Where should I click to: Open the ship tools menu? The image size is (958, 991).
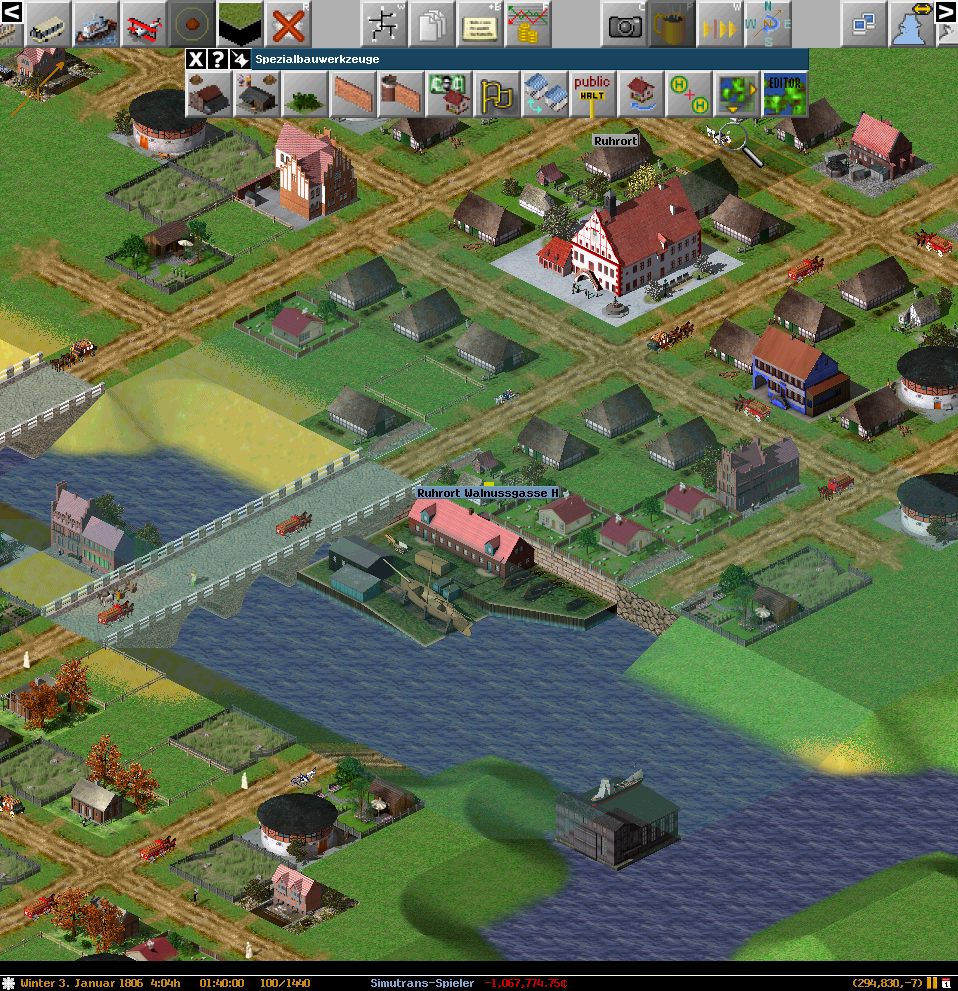(96, 23)
